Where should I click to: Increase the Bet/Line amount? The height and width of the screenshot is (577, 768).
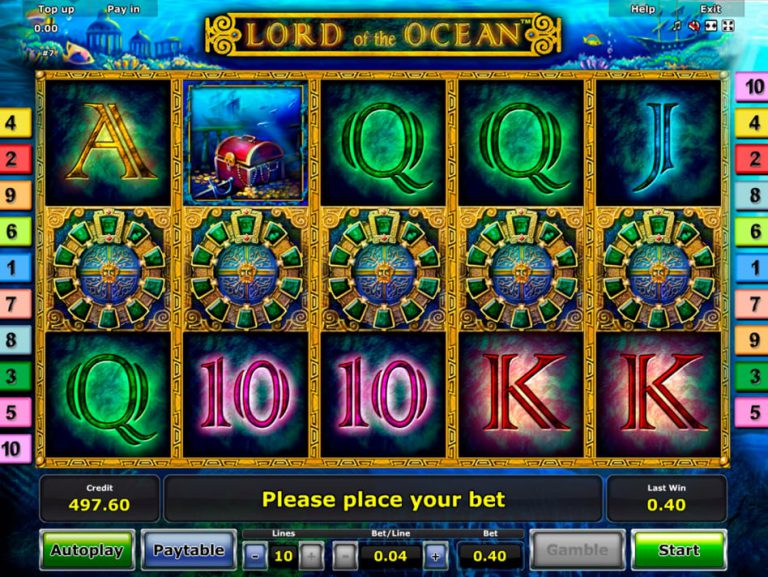[435, 556]
